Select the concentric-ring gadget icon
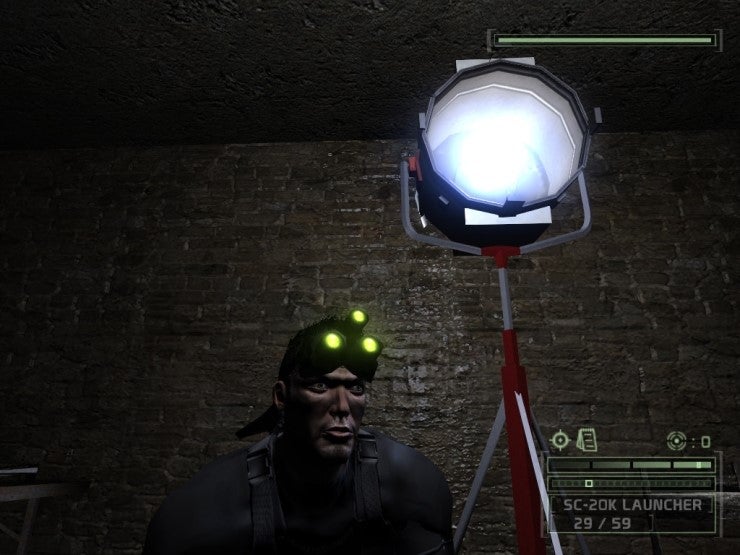Viewport: 740px width, 555px height. pos(677,440)
